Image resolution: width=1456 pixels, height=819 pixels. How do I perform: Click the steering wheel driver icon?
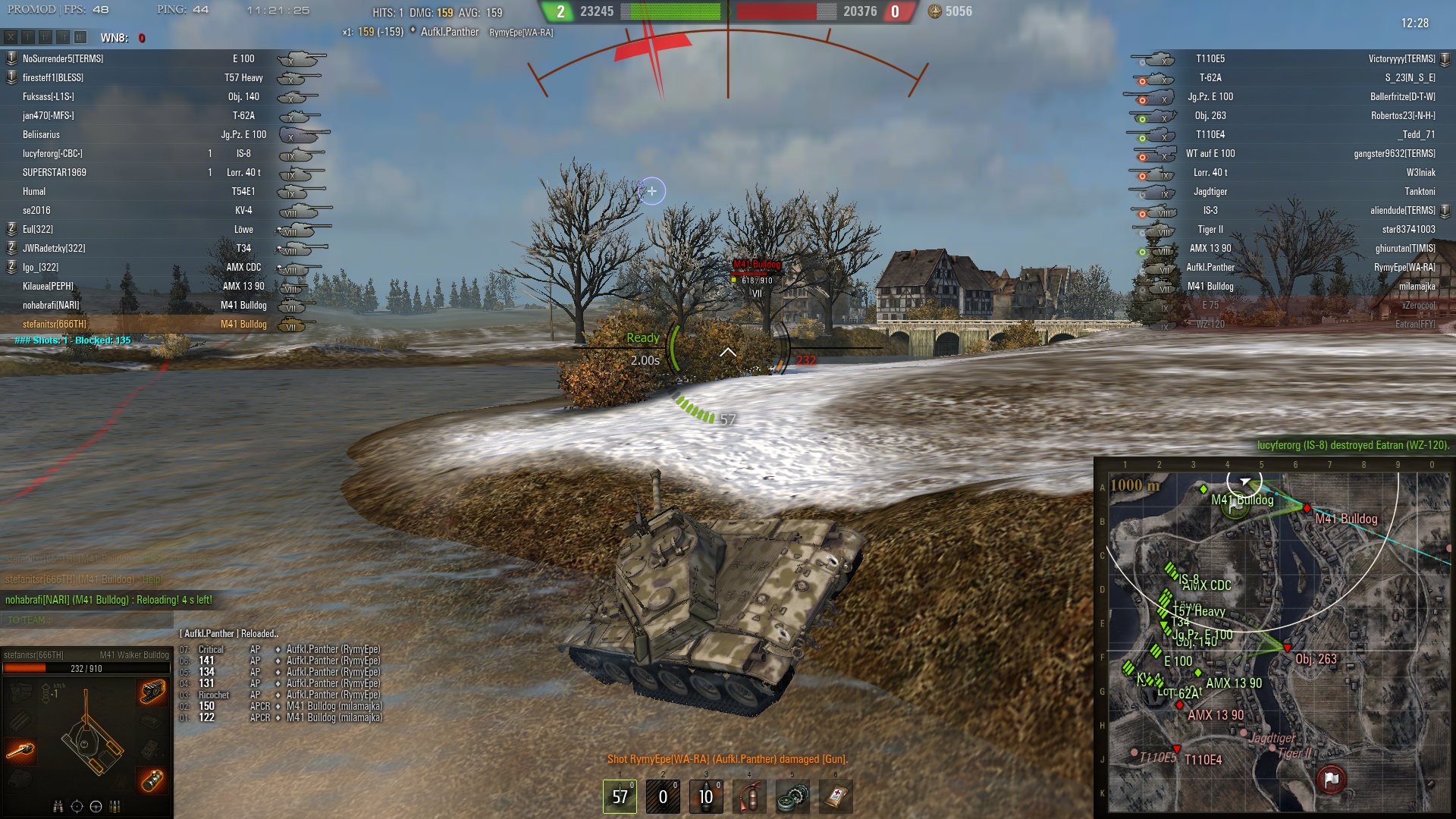tap(96, 806)
